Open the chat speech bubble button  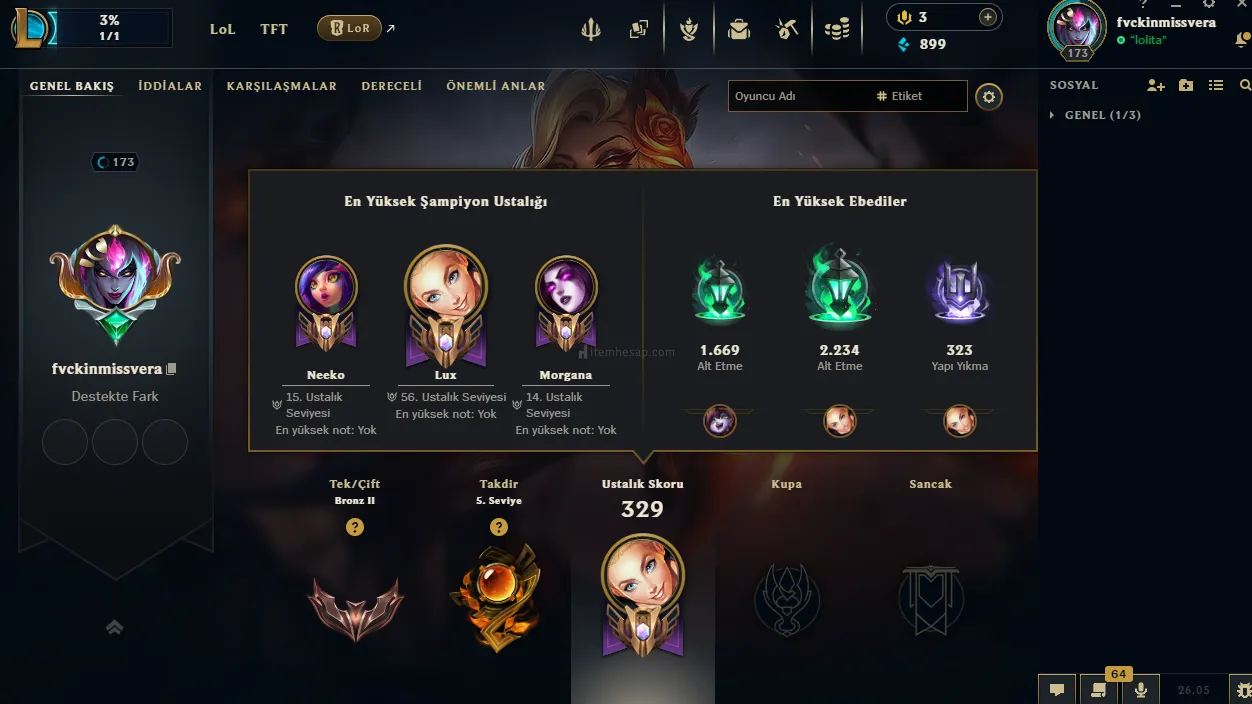click(1057, 689)
